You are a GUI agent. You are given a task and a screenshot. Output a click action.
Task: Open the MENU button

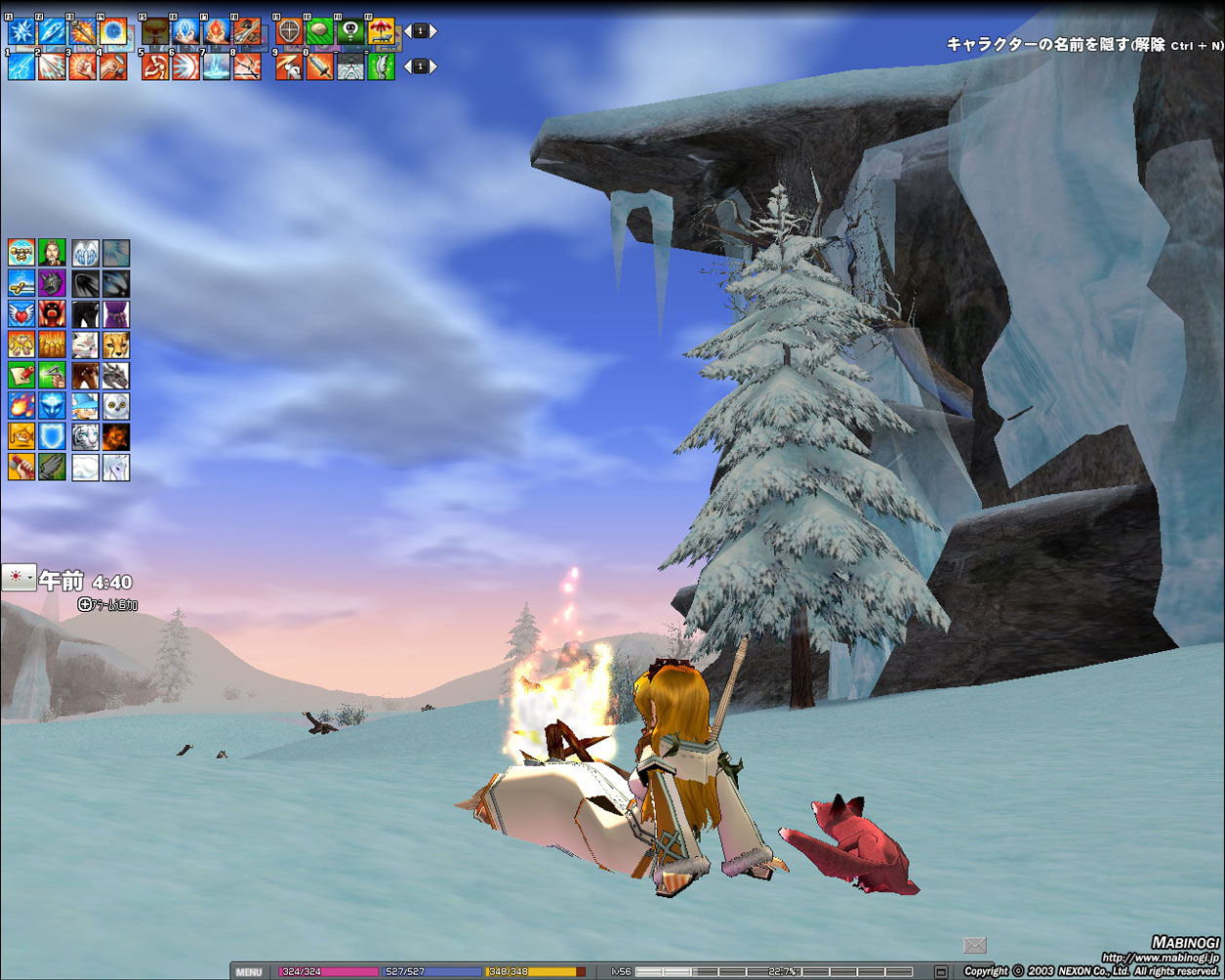(249, 972)
